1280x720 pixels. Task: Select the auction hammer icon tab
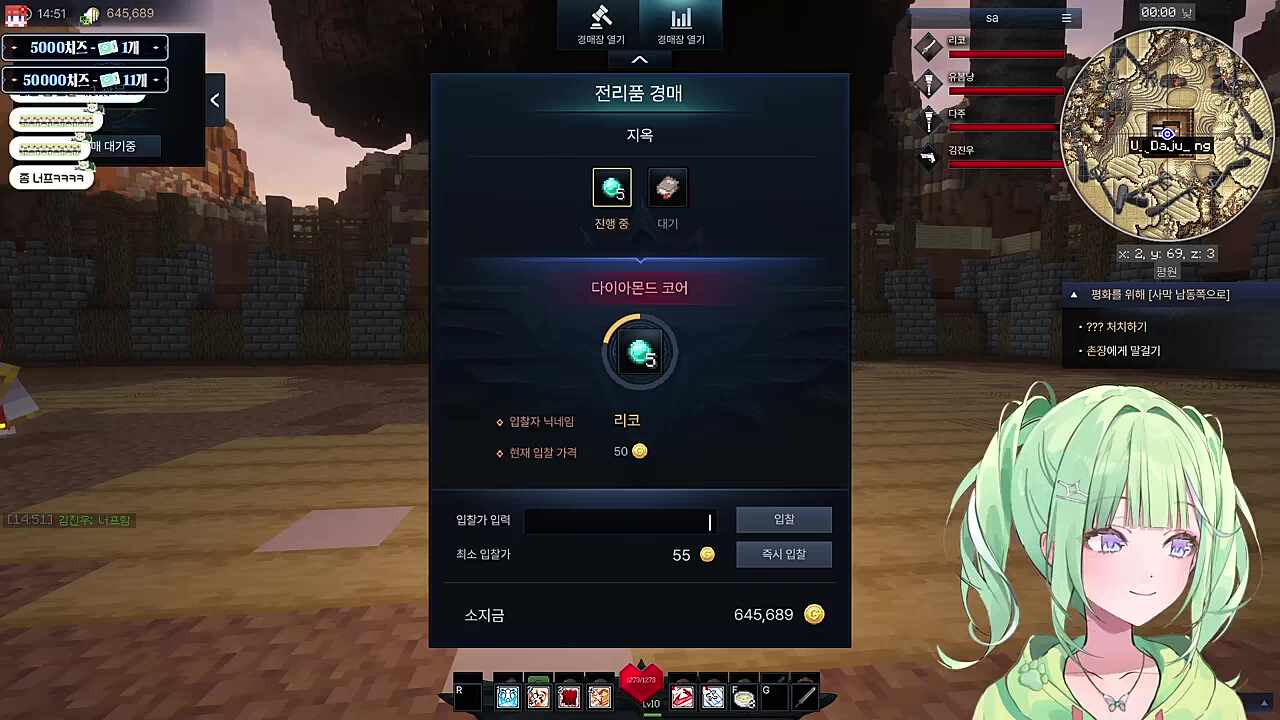(601, 22)
